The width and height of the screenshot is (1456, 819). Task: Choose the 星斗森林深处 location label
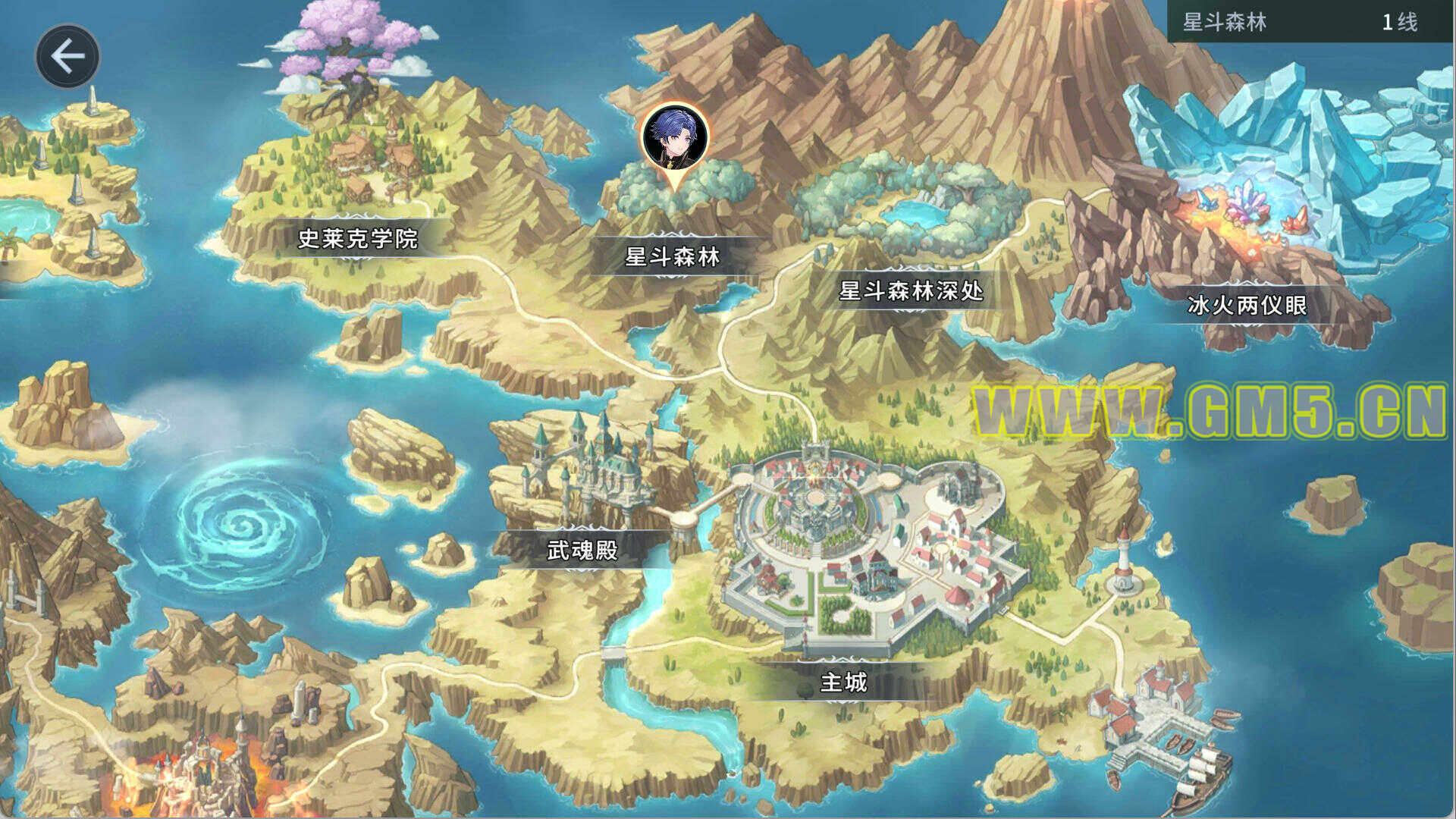911,290
